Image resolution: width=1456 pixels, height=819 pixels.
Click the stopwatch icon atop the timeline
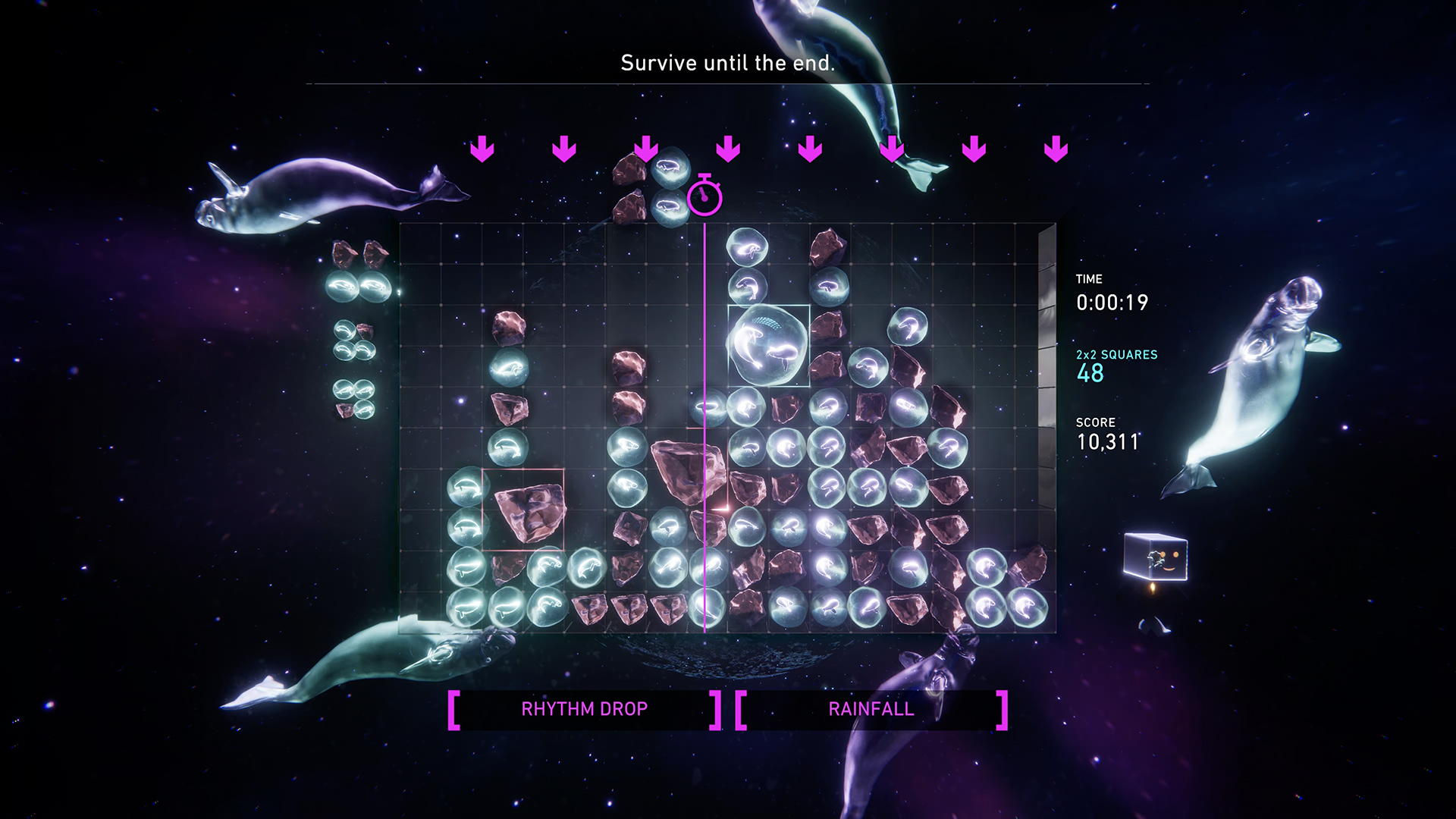[704, 196]
